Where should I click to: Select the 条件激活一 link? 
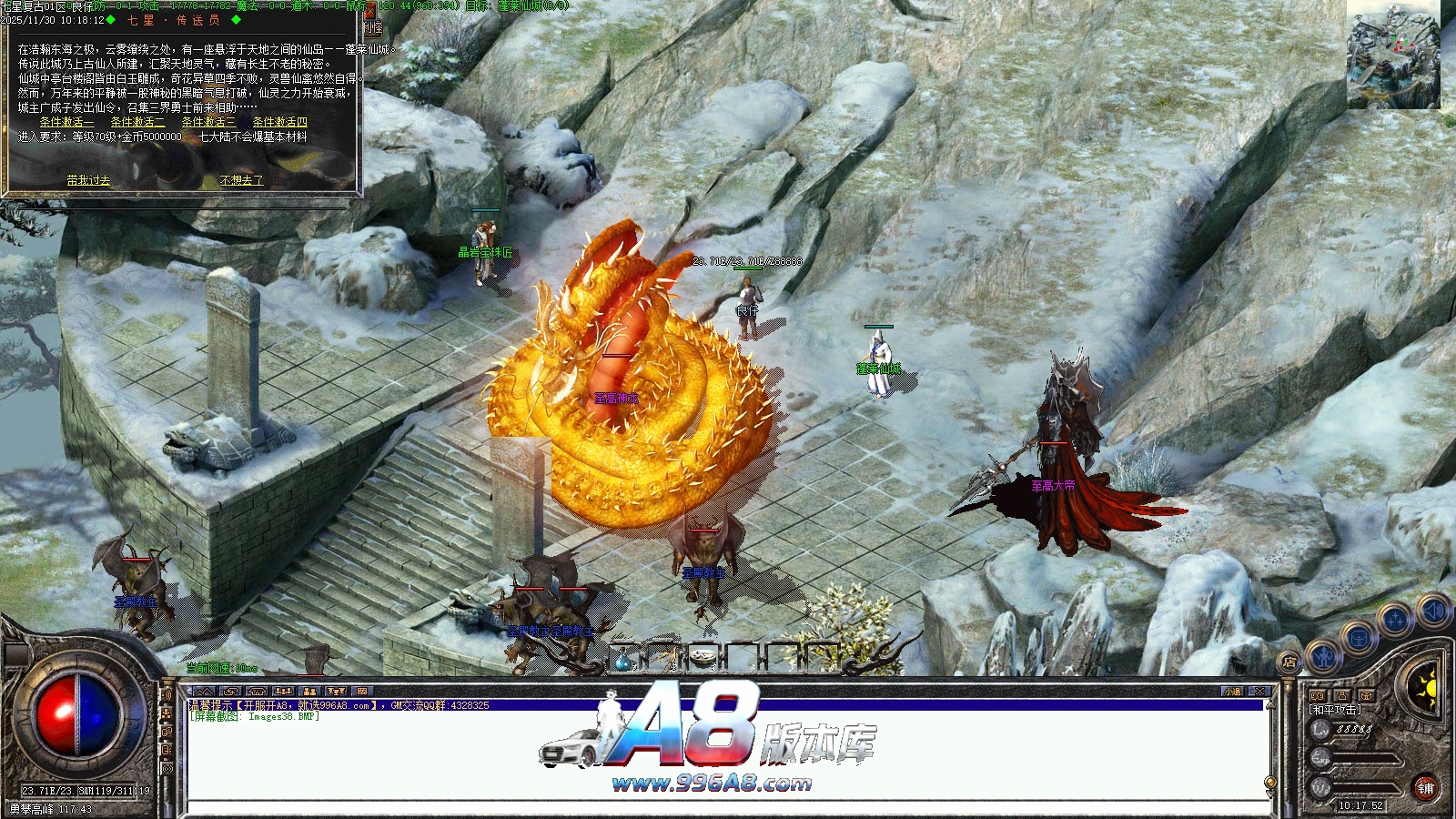click(66, 122)
